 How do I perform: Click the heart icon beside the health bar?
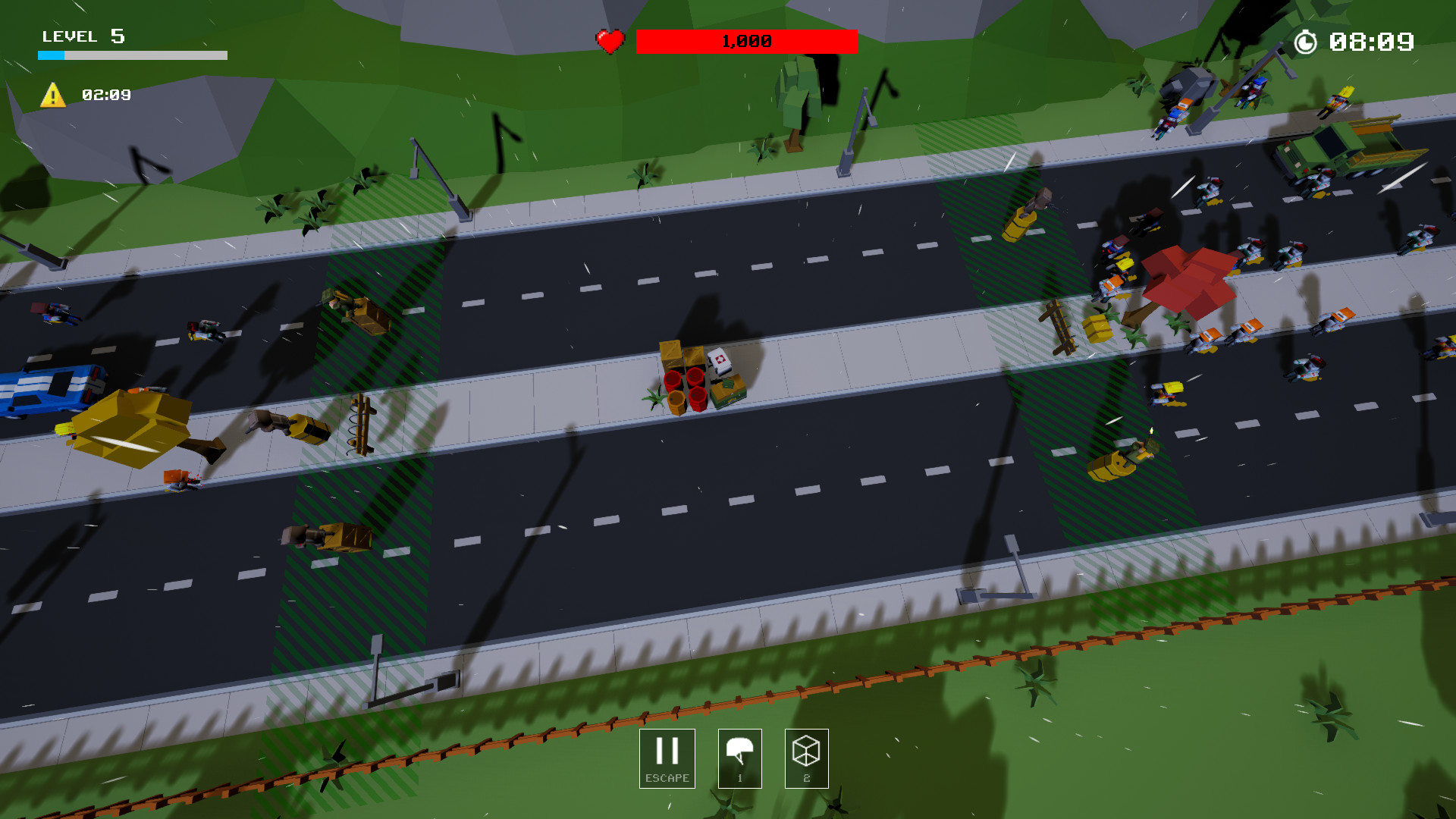(x=610, y=40)
